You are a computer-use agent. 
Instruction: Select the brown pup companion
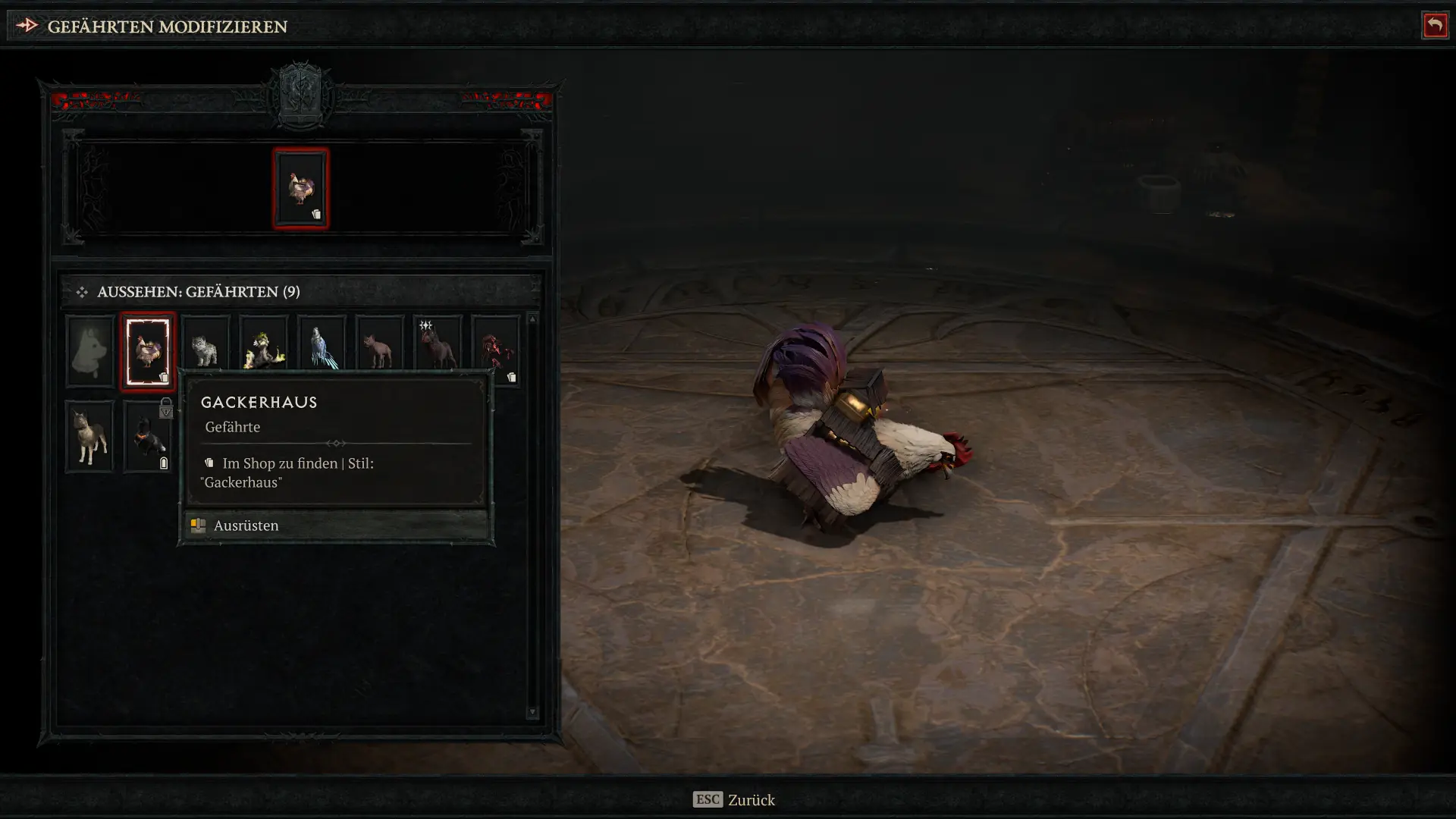379,345
